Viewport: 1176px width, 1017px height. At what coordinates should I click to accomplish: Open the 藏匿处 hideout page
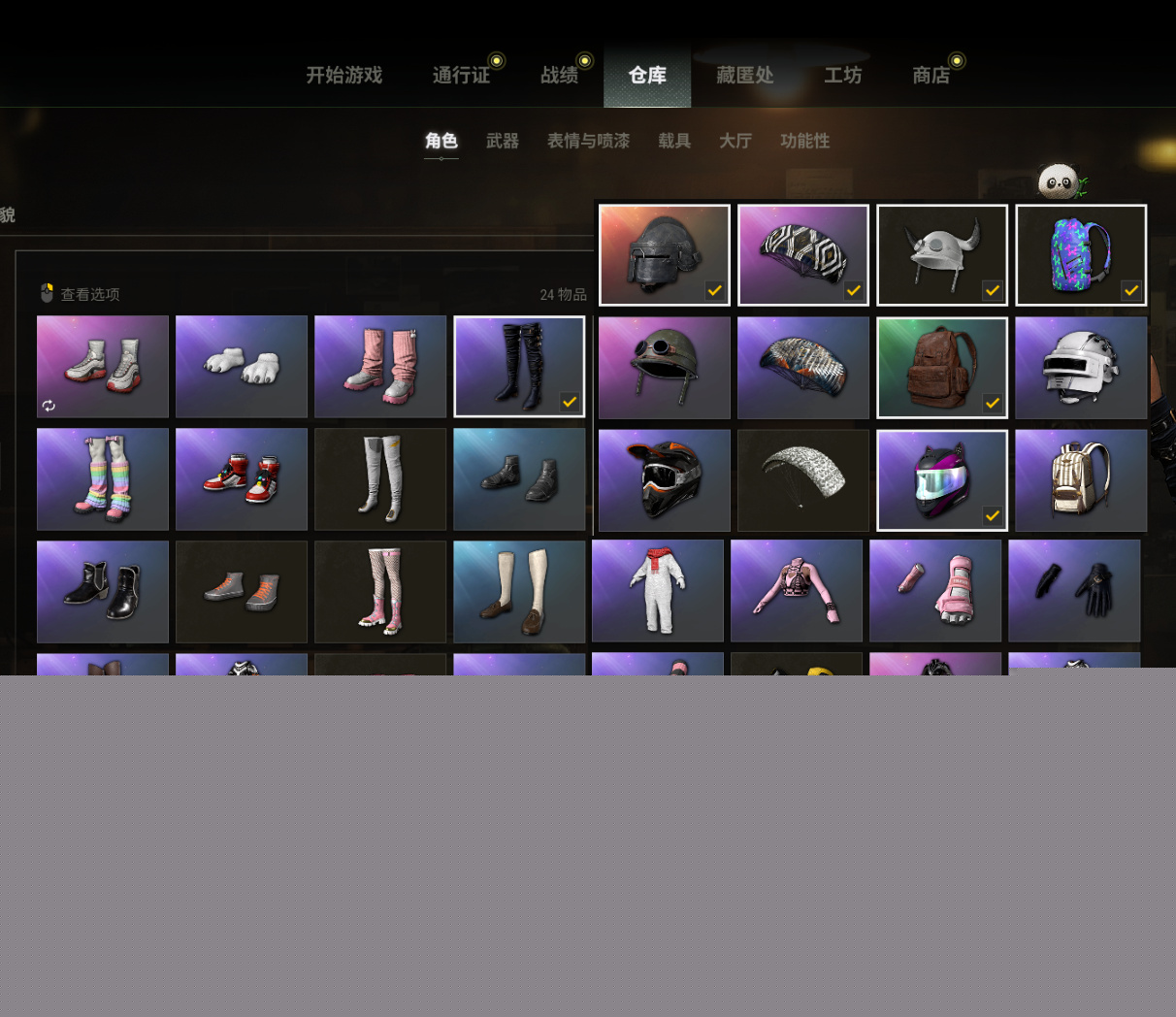pos(745,76)
